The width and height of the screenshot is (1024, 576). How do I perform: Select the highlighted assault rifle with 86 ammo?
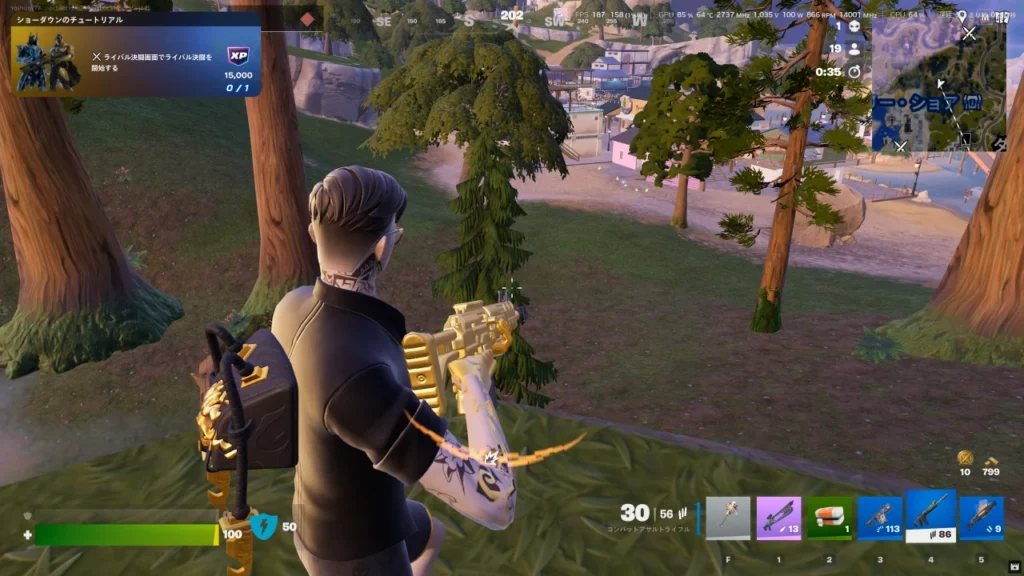point(931,515)
